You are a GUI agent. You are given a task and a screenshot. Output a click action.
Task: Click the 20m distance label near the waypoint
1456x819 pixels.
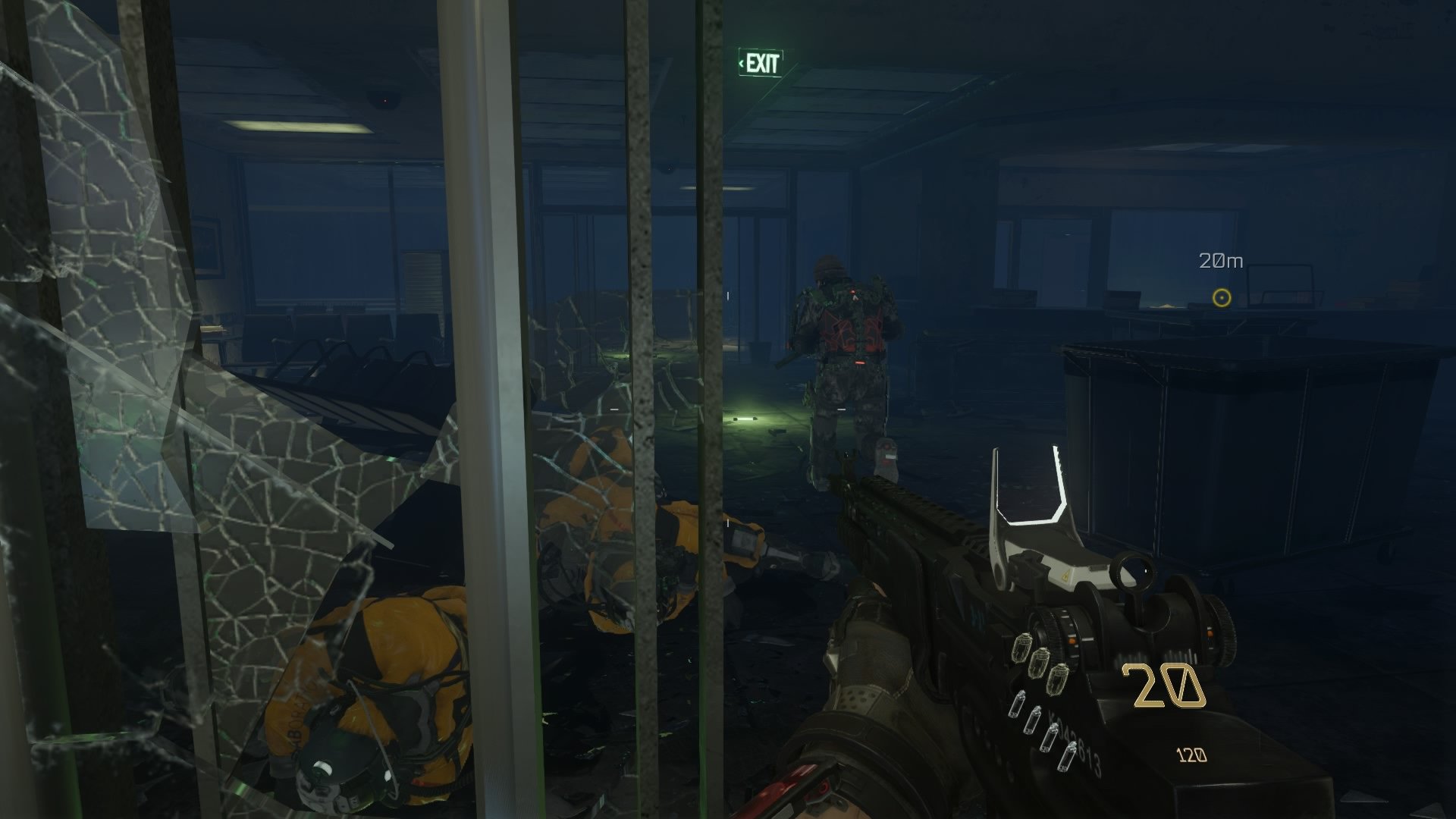tap(1222, 261)
